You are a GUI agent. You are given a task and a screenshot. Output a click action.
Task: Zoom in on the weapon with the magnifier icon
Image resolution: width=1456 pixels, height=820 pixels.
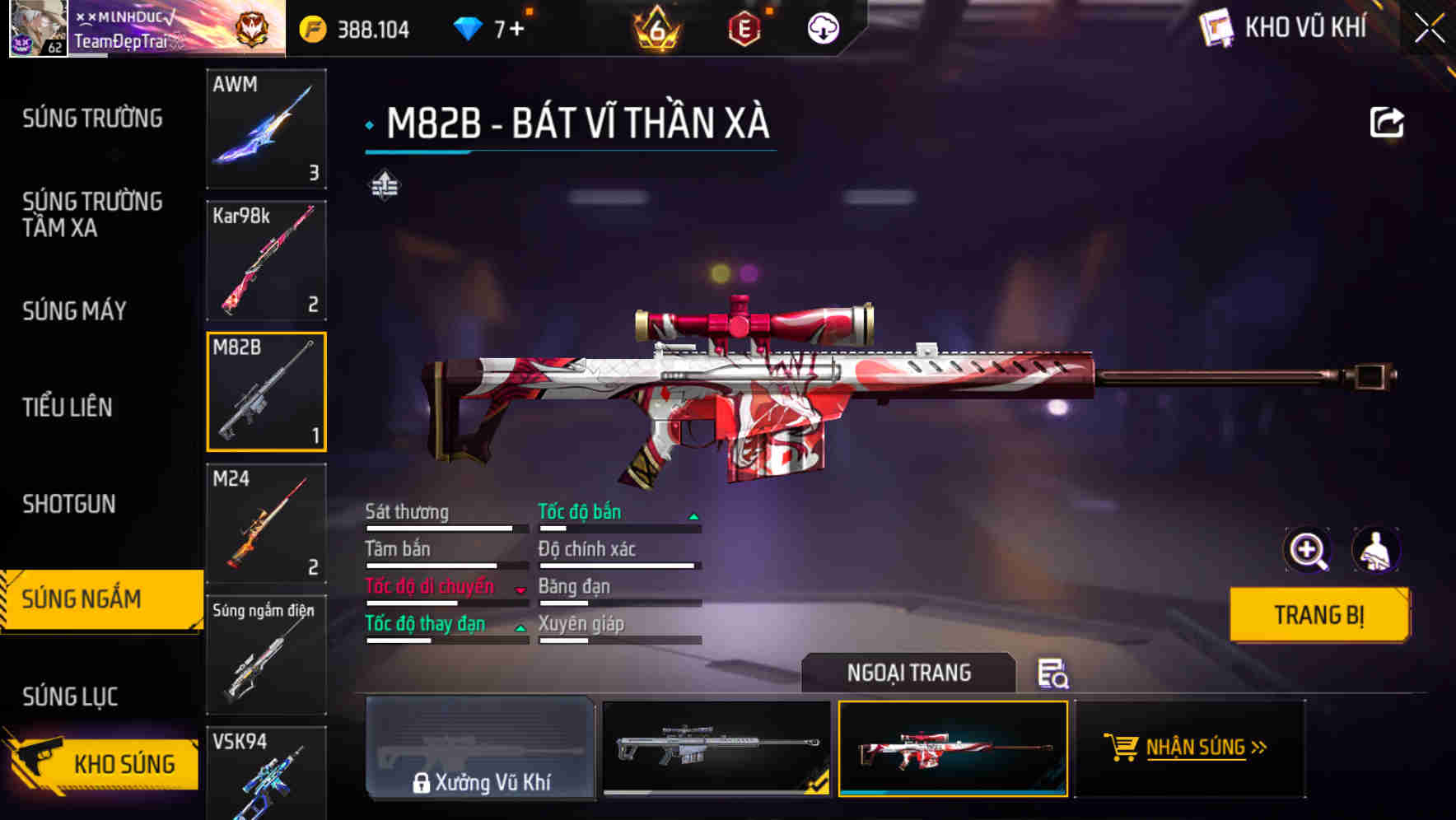tap(1305, 550)
